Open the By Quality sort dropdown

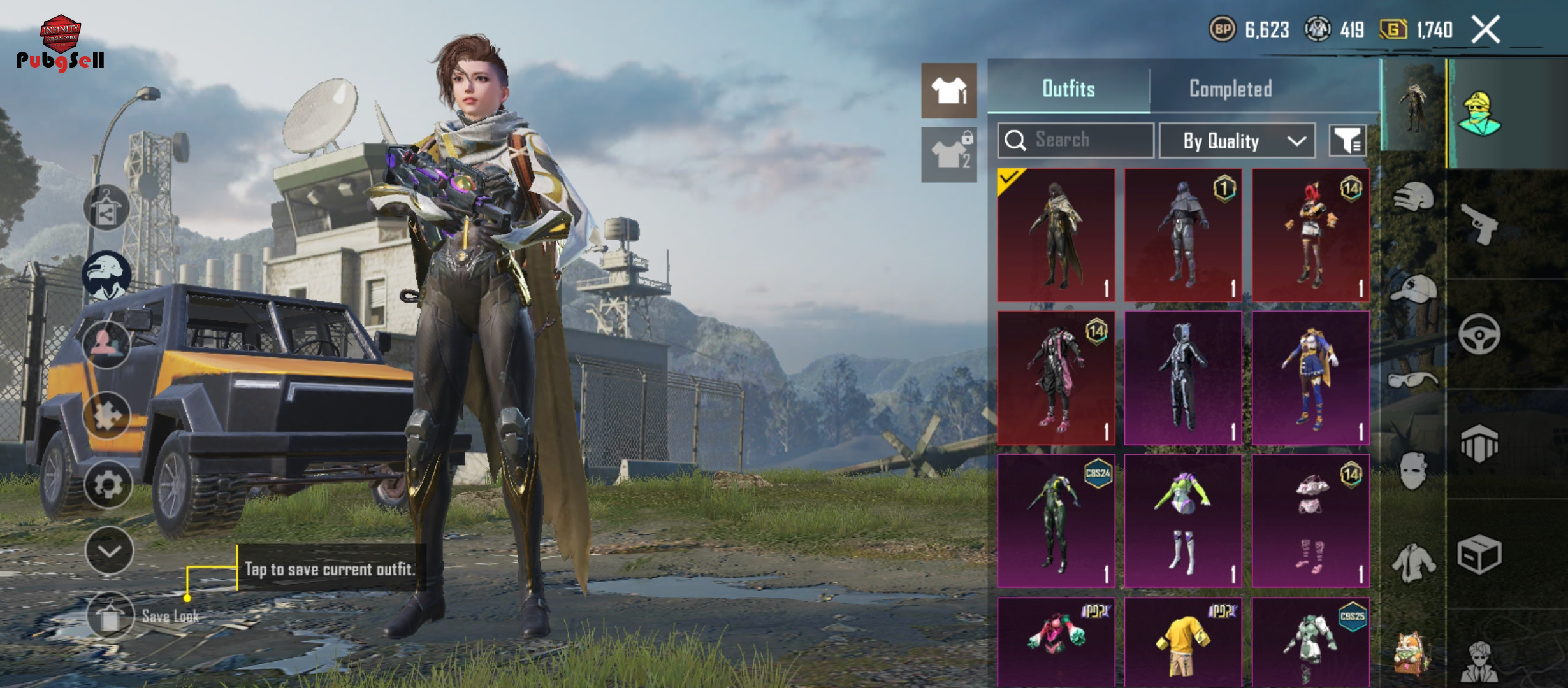pos(1237,141)
